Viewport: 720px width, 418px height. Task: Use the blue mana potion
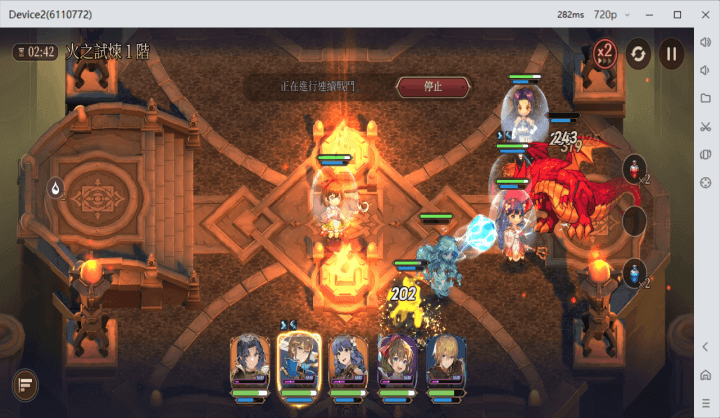pyautogui.click(x=633, y=273)
